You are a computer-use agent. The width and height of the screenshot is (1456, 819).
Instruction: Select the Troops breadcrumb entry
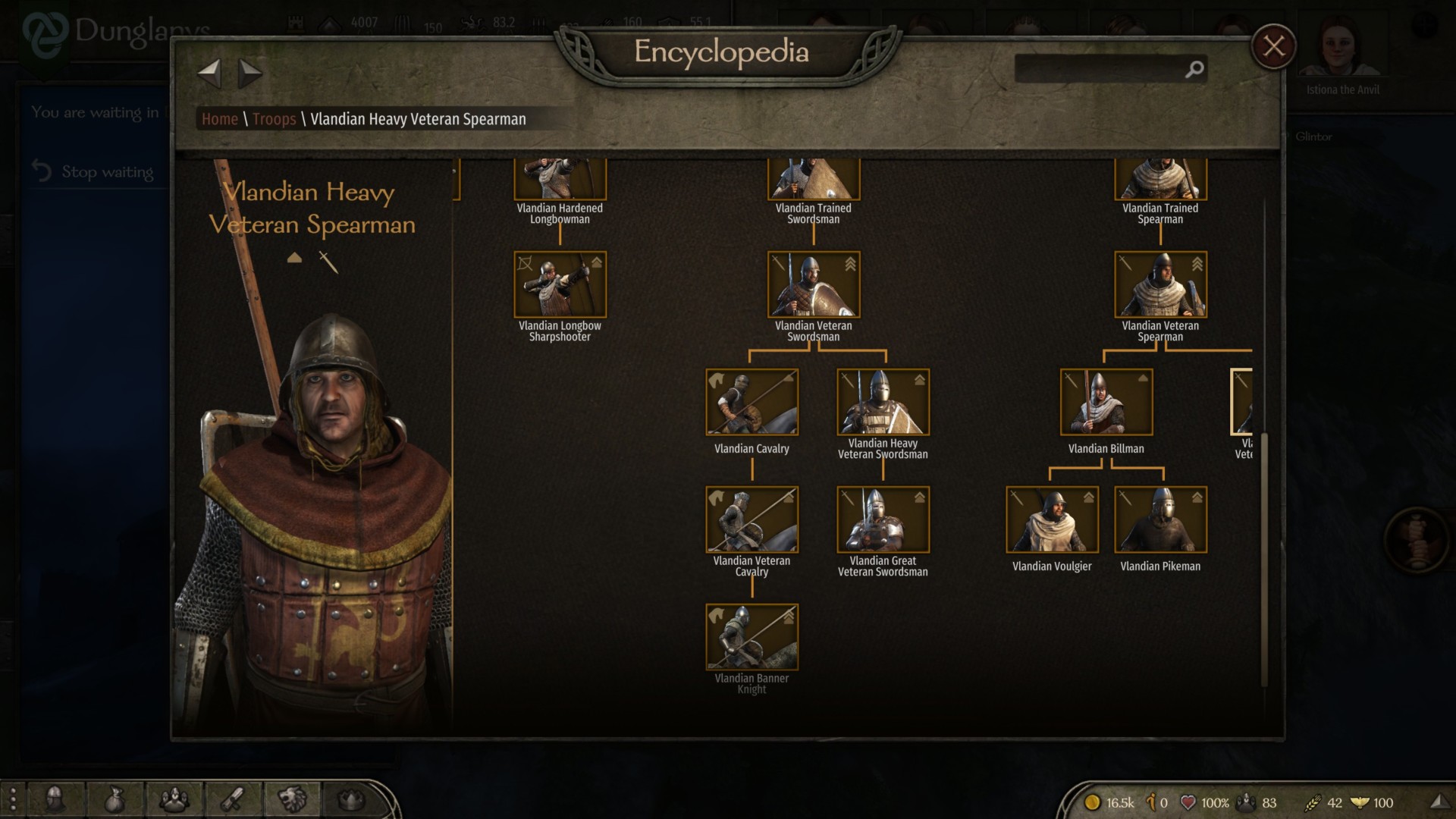point(274,119)
